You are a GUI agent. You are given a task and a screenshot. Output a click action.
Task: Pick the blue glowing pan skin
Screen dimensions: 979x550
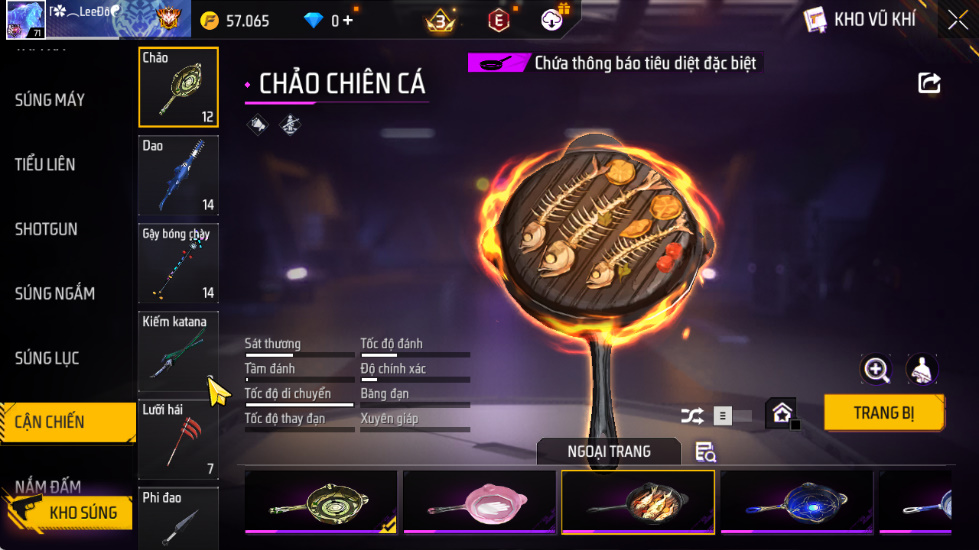[796, 502]
